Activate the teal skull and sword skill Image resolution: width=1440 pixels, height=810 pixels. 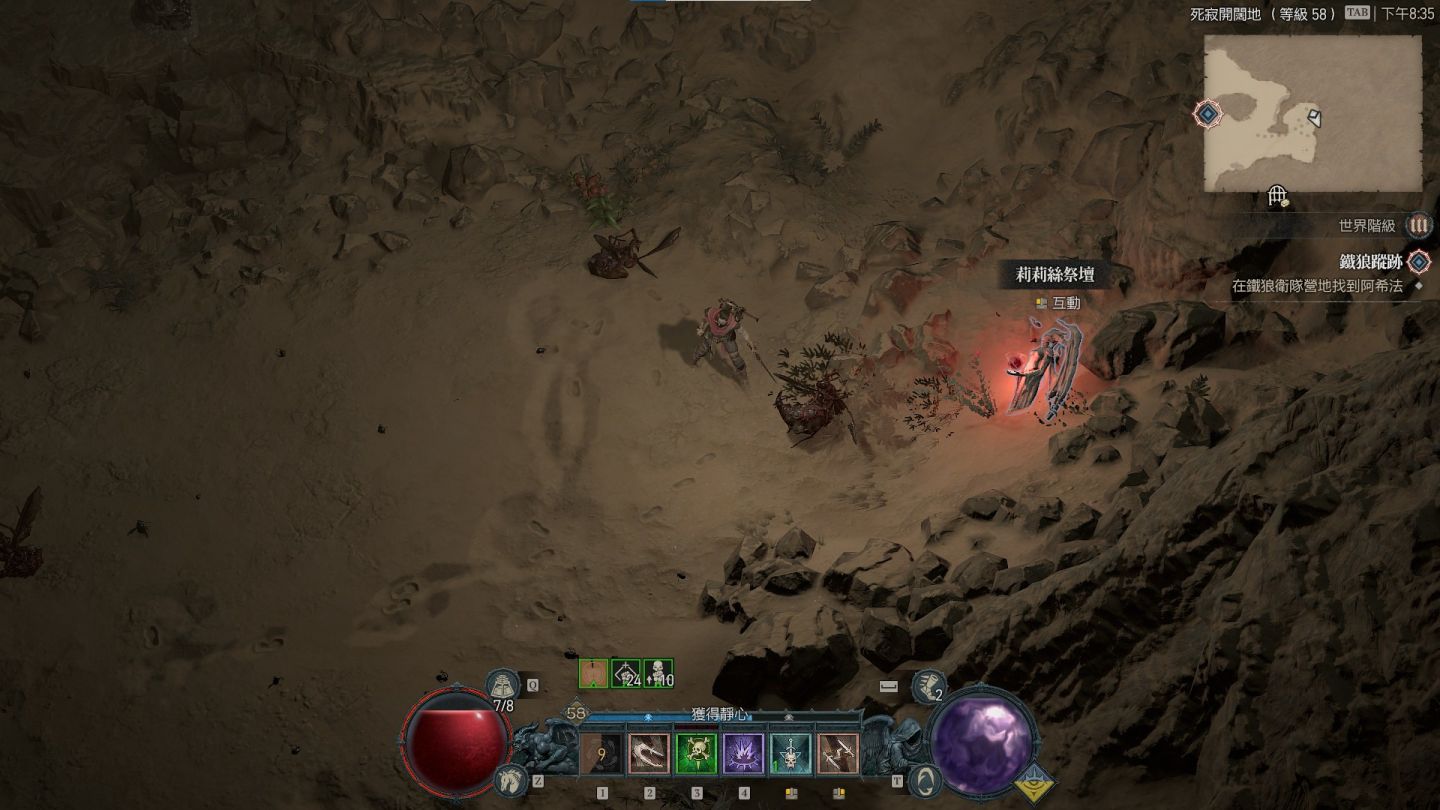[791, 754]
